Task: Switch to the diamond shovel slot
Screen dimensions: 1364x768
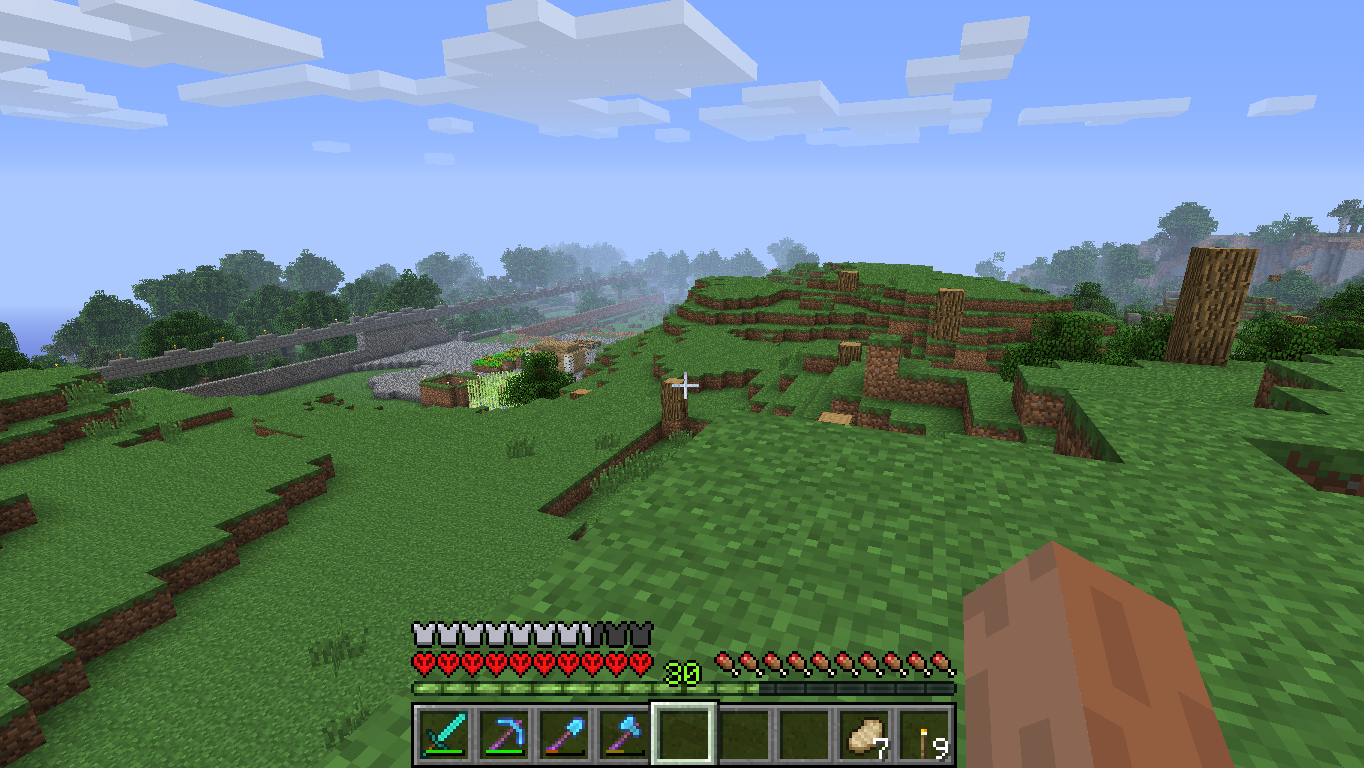Action: [x=564, y=735]
